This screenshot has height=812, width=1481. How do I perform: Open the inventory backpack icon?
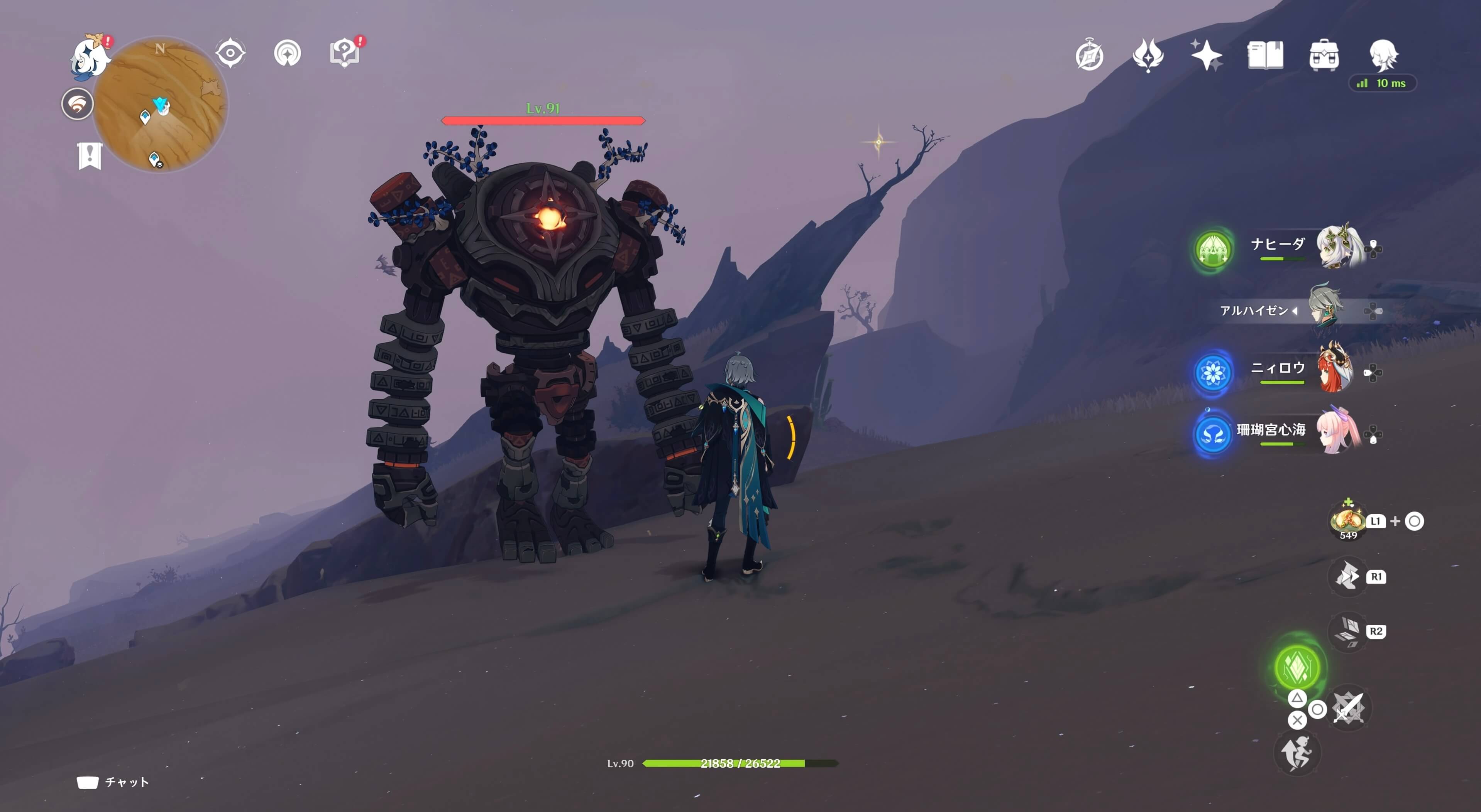(1324, 56)
